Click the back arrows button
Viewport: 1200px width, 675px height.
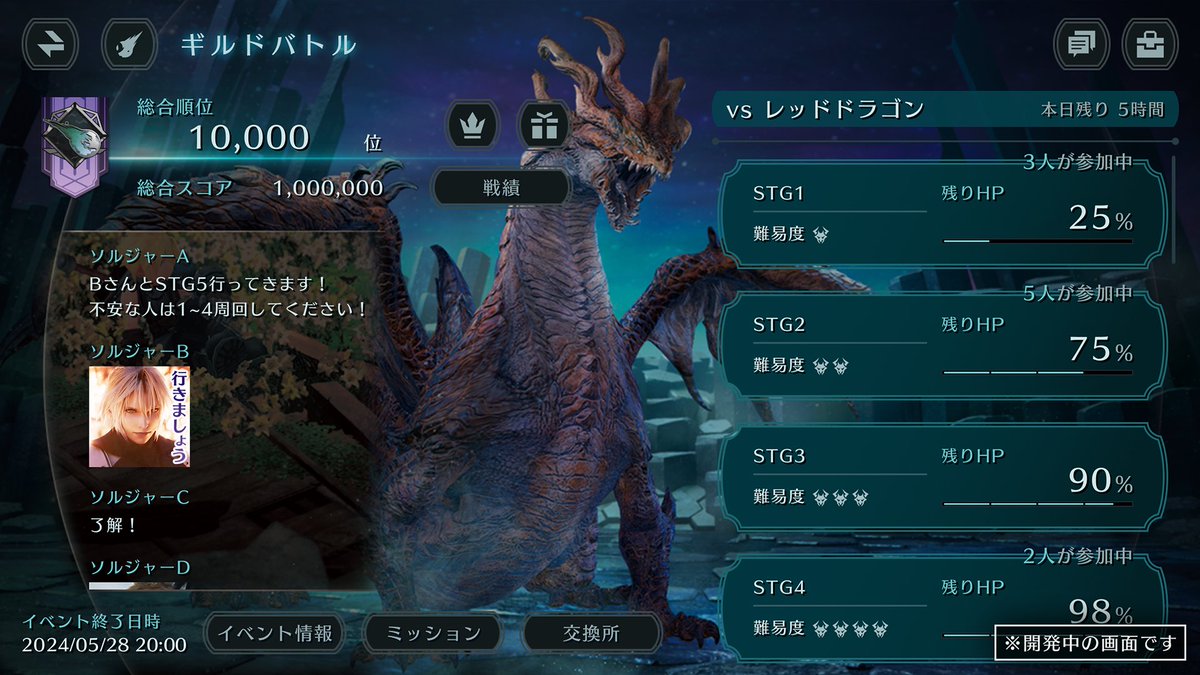[x=50, y=45]
